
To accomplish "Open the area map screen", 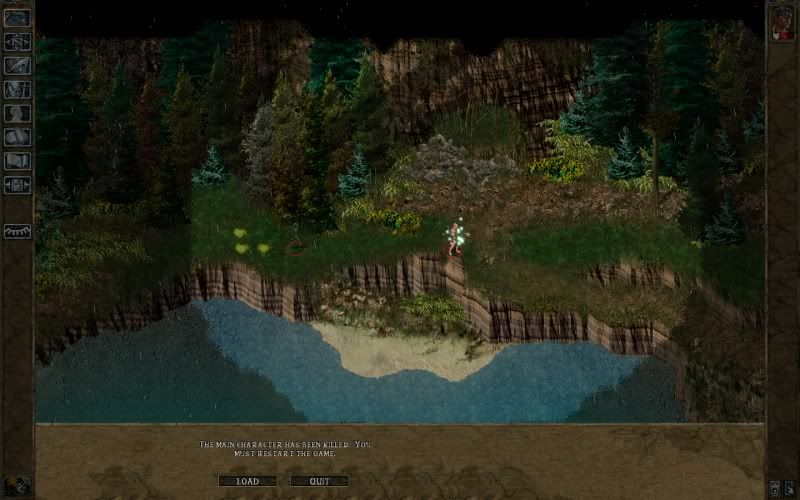I will click(x=17, y=41).
